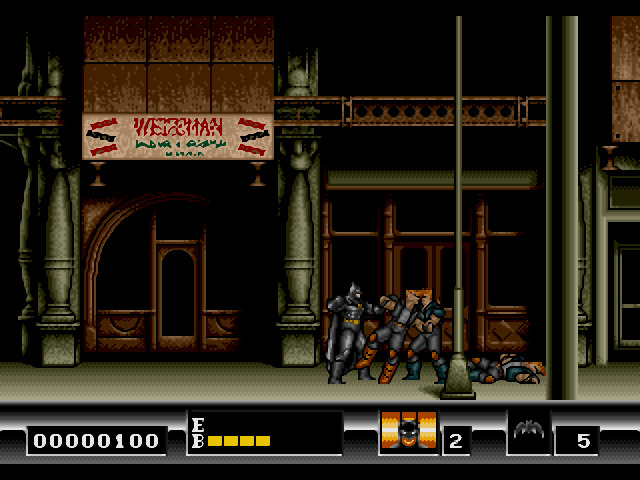Screen dimensions: 640x480
Task: Click the Batman face lives icon
Action: click(x=408, y=433)
